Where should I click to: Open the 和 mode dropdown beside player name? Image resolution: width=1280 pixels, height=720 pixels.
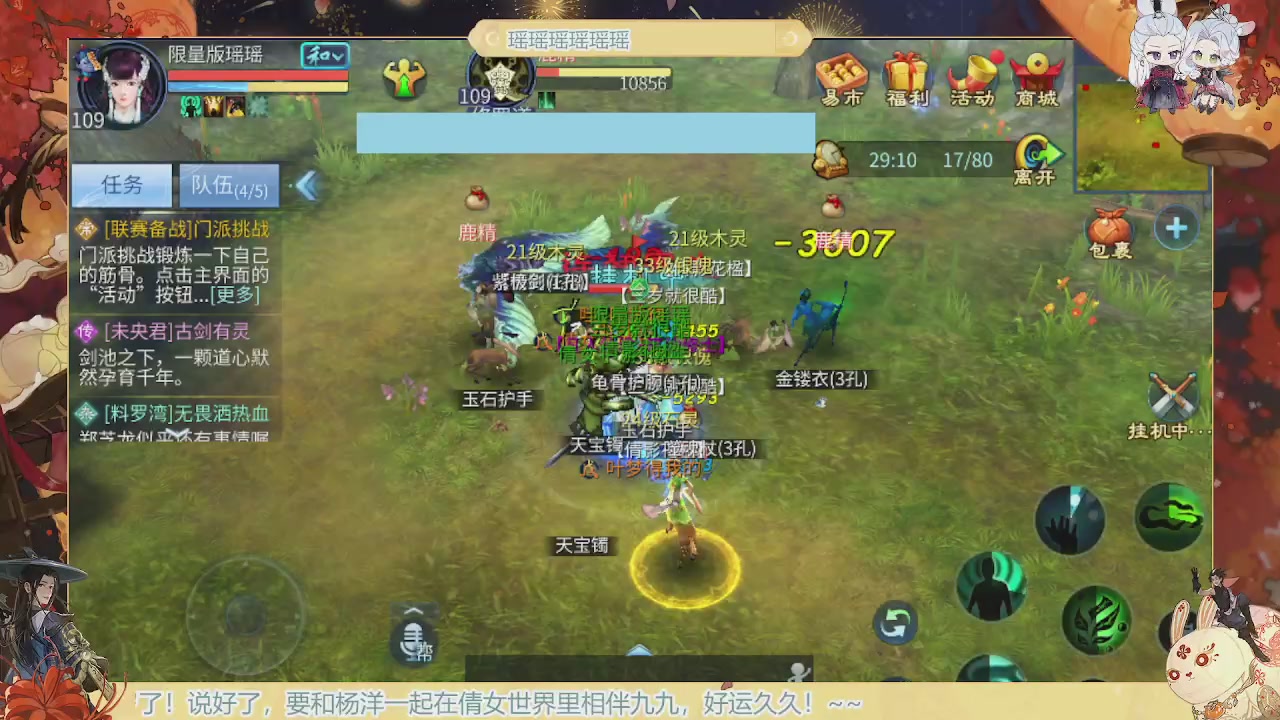tap(323, 57)
